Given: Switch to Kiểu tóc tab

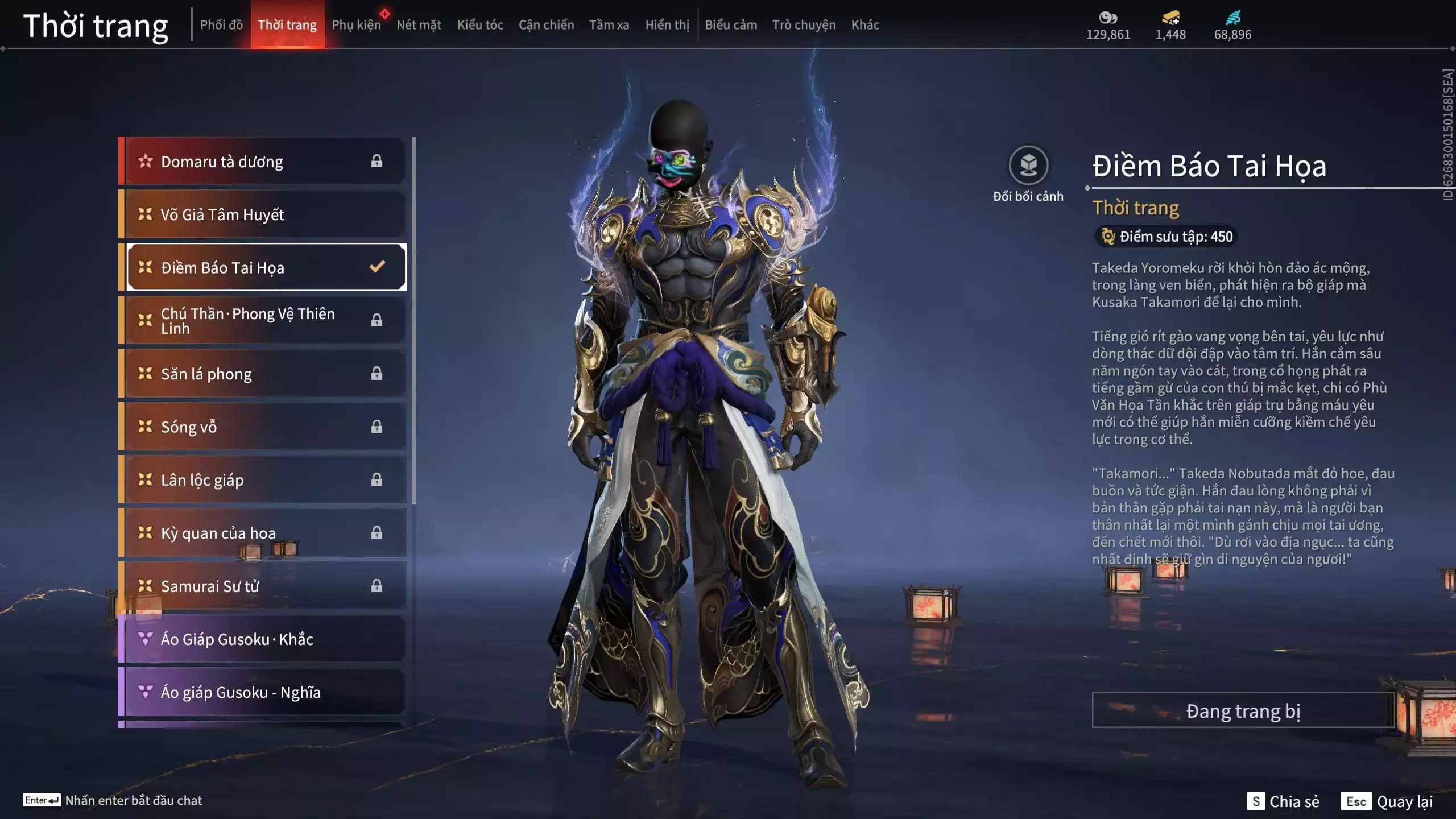Looking at the screenshot, I should (480, 25).
